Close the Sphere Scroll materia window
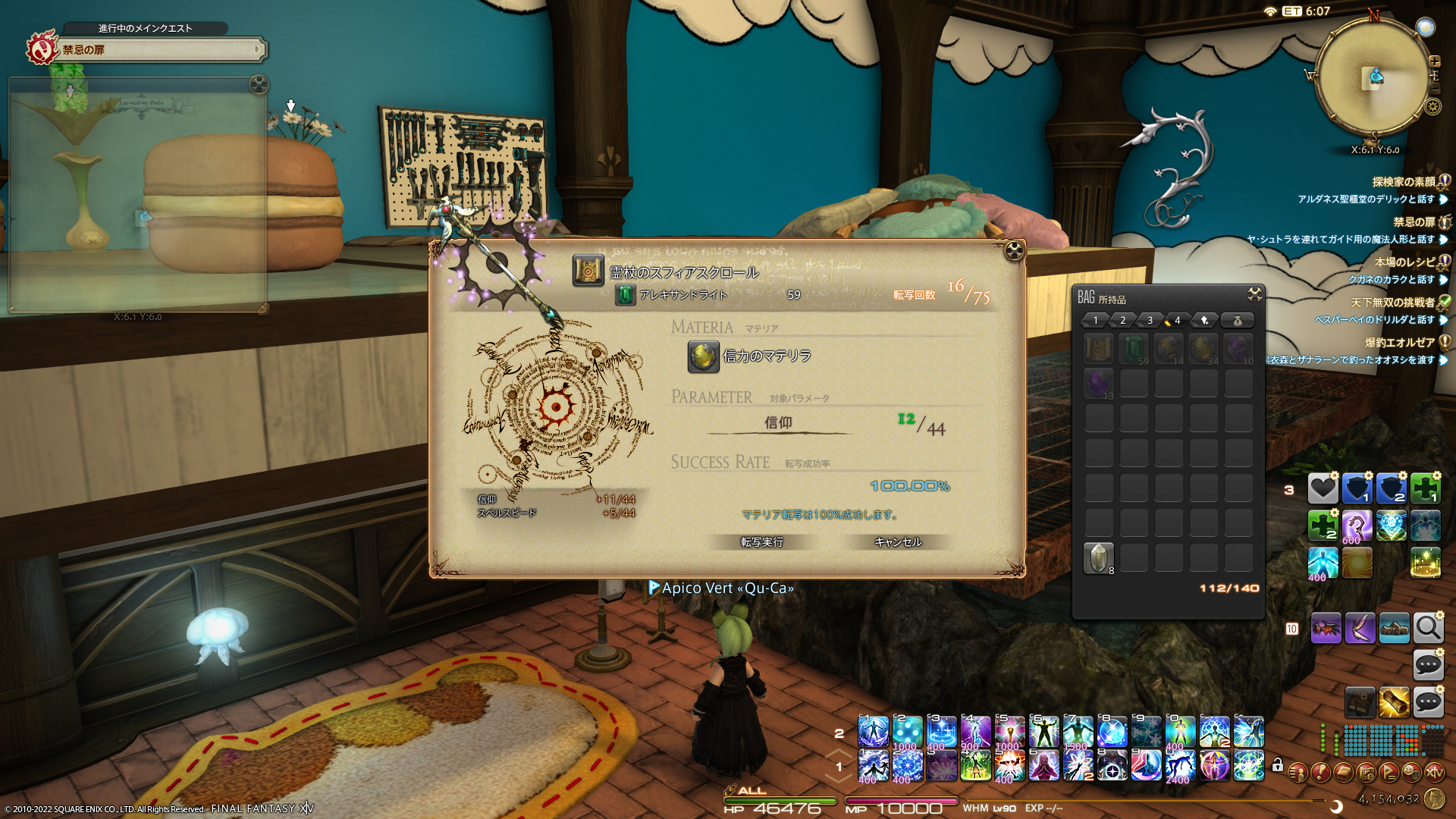Viewport: 1456px width, 819px height. coord(1014,251)
